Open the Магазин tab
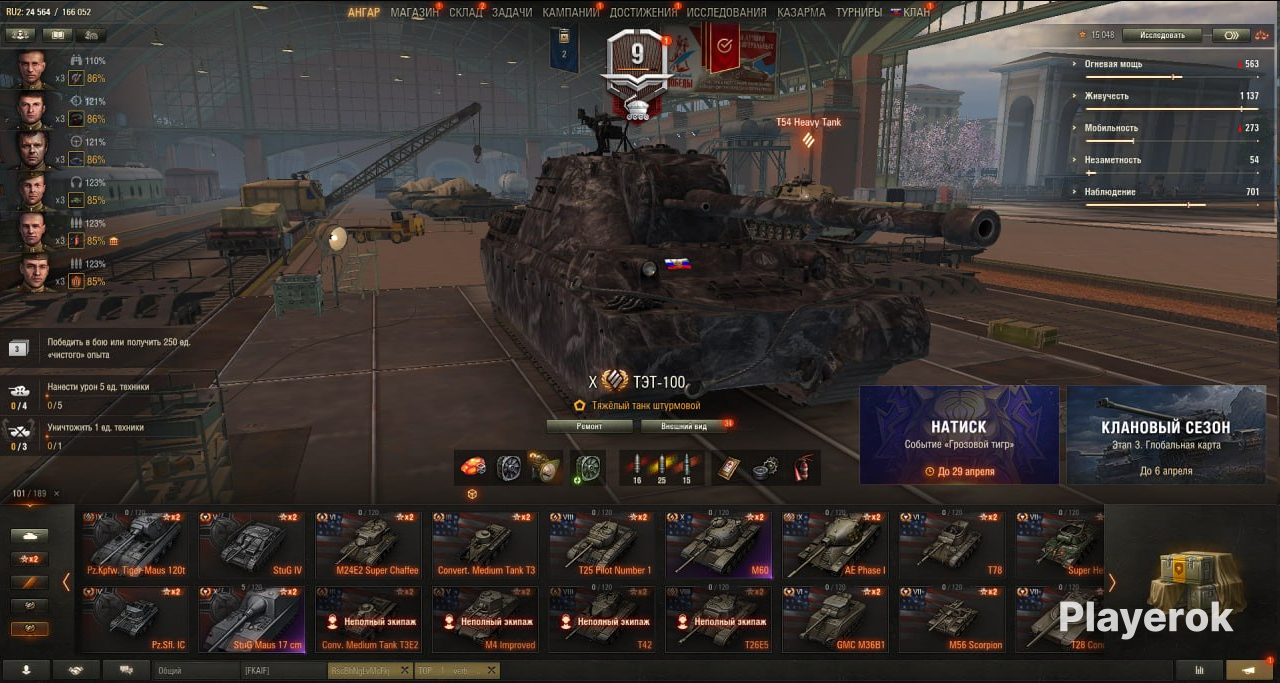Screen dimensions: 1280x683 click(414, 12)
